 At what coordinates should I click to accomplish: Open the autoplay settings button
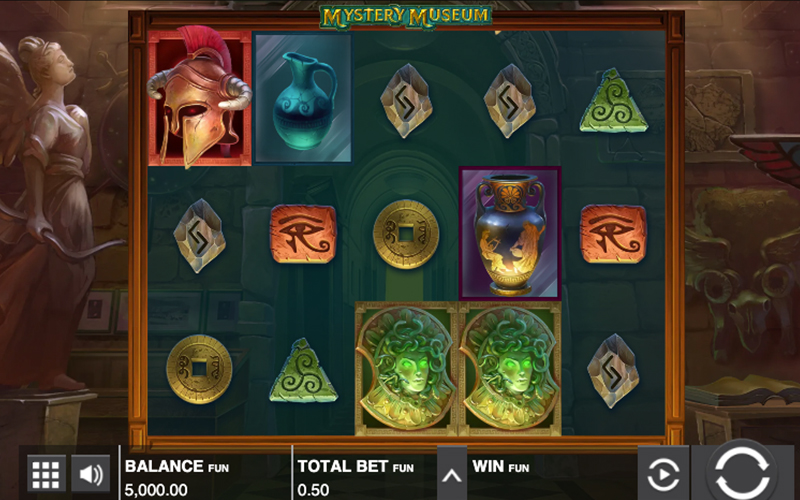[x=664, y=473]
